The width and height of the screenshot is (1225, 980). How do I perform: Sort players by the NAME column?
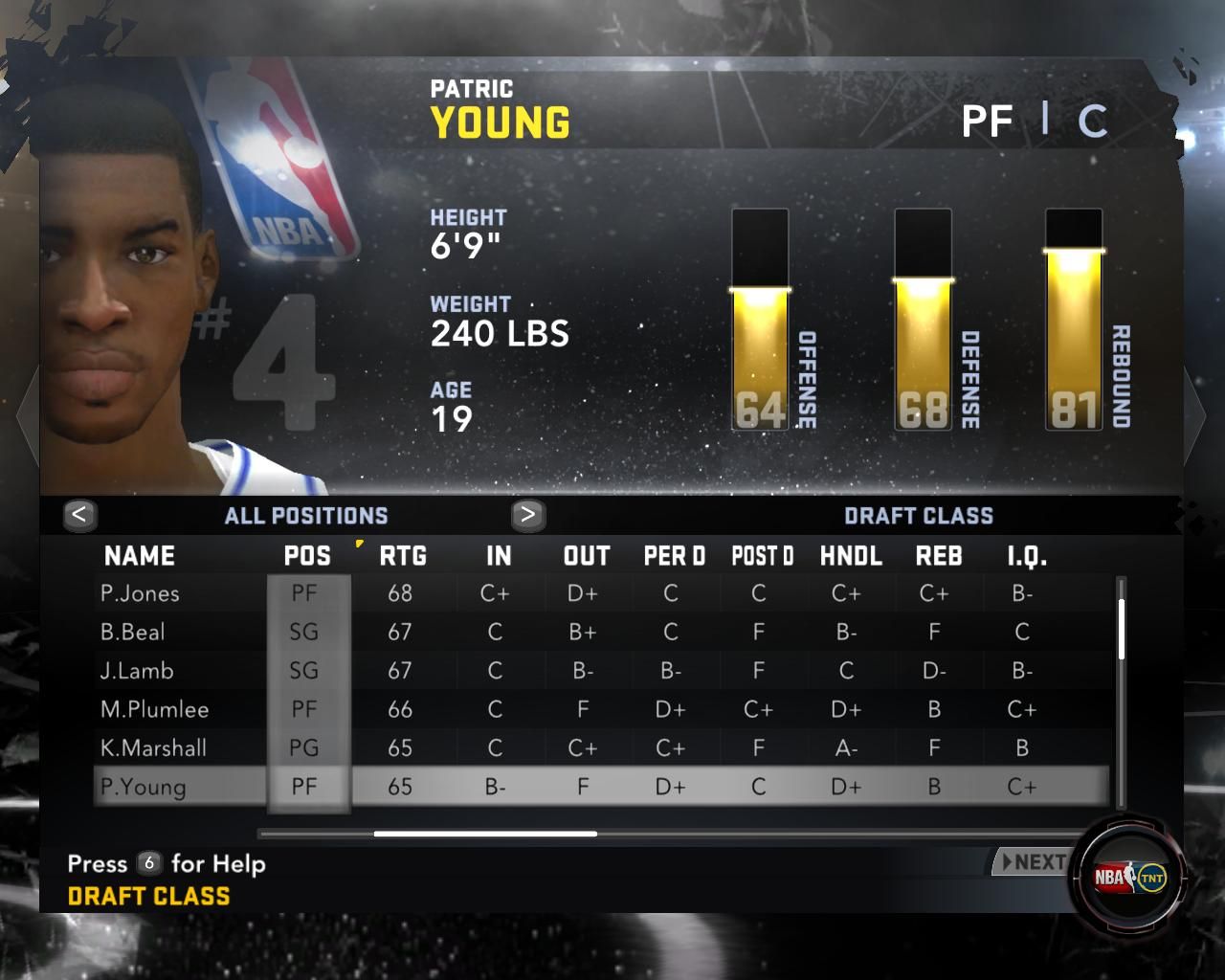click(140, 556)
